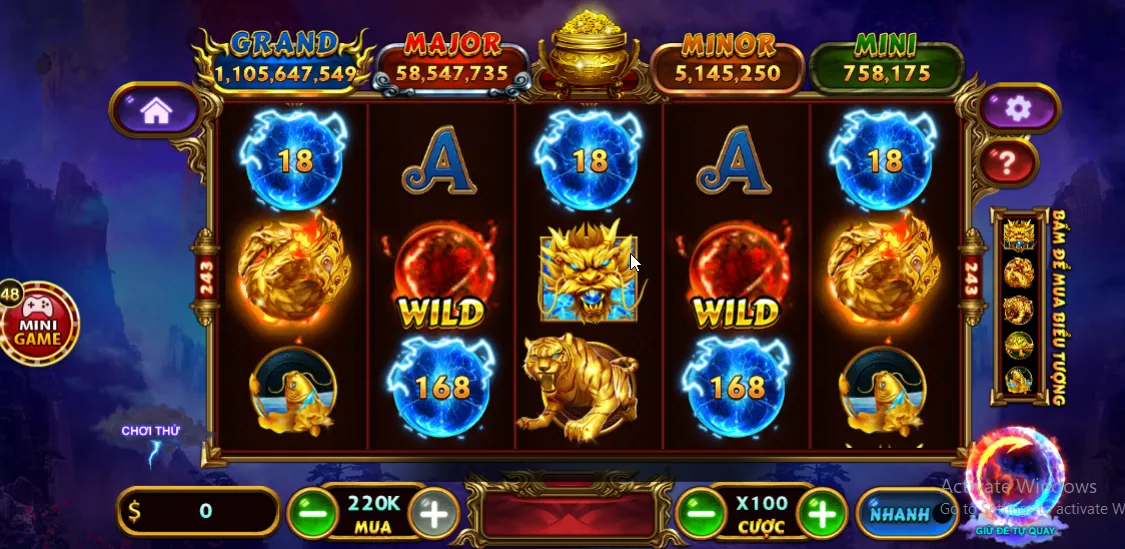Select the Chơi Thử trial play option

(150, 432)
